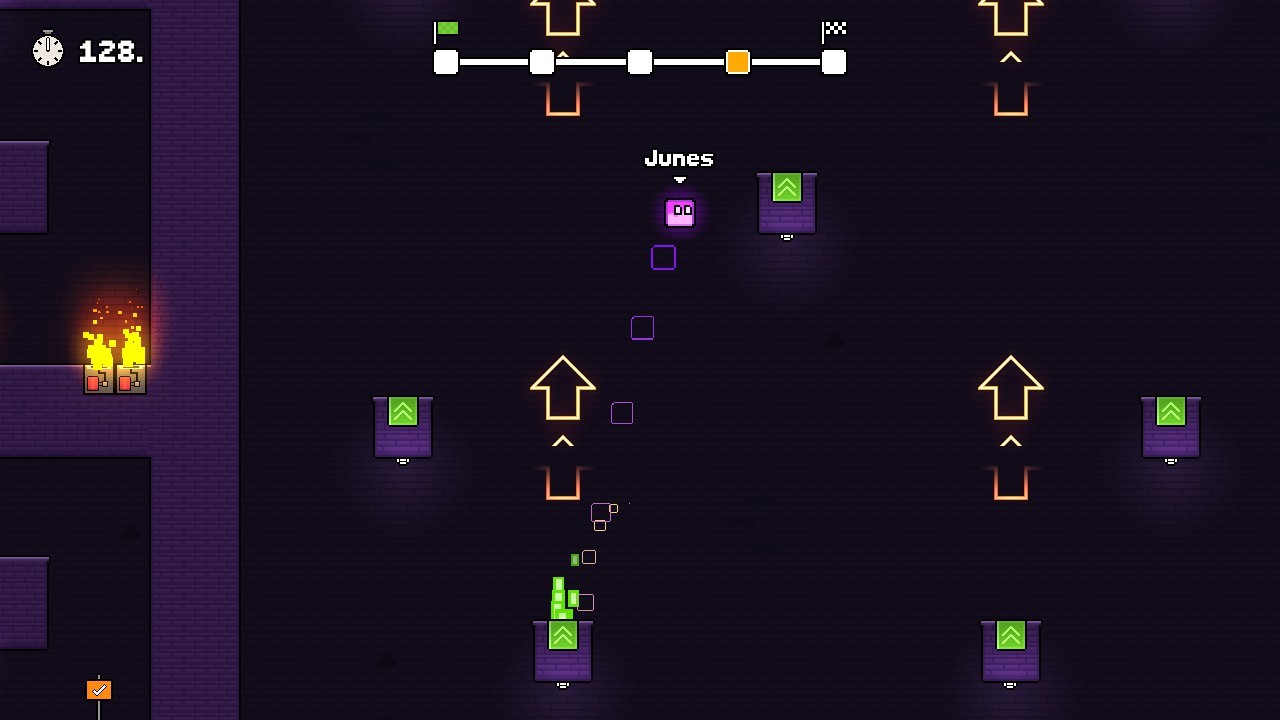Click the green start flag on the progress bar
Viewport: 1280px width, 720px height.
point(447,28)
